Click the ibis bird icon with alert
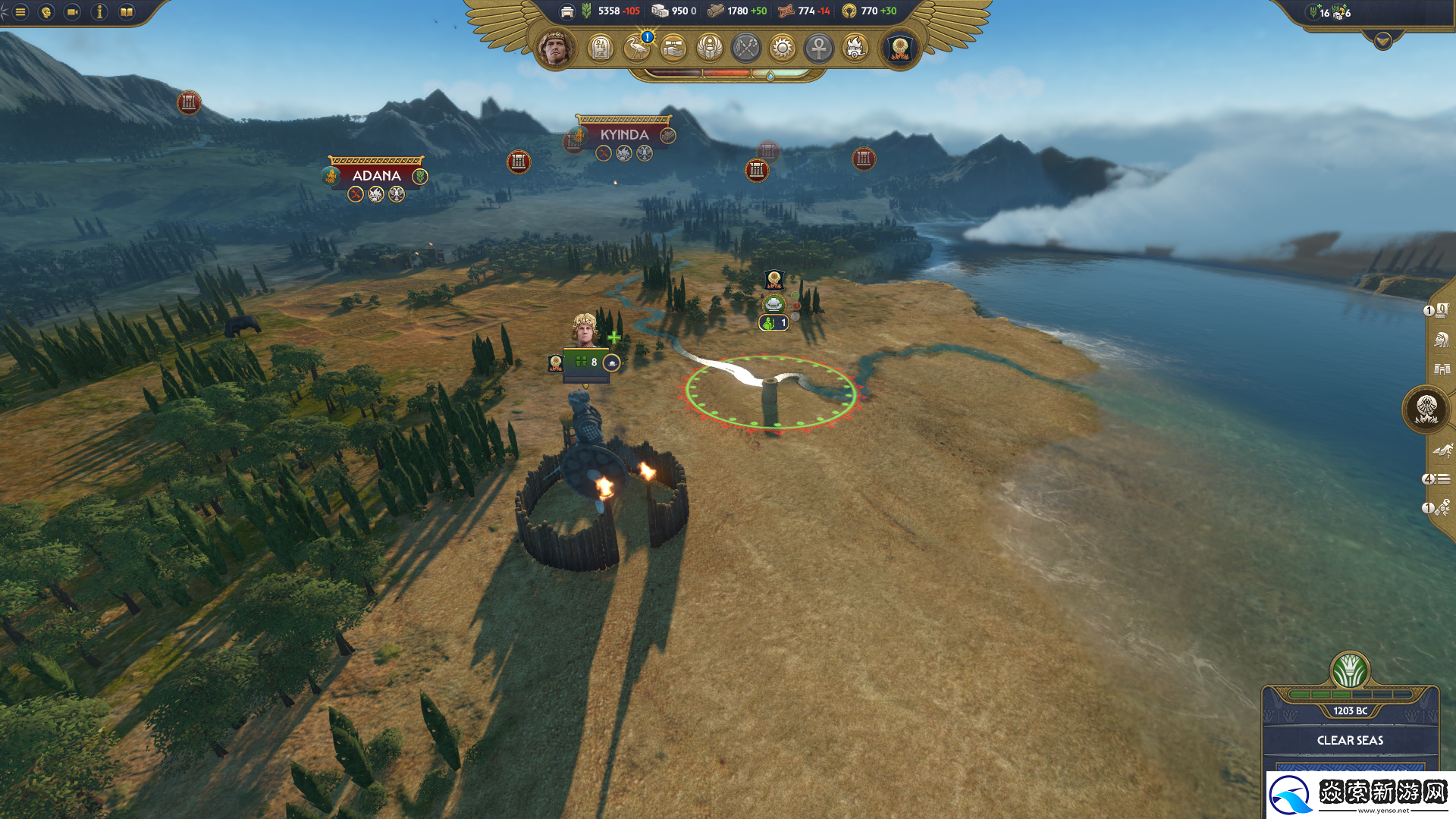The height and width of the screenshot is (819, 1456). click(637, 49)
